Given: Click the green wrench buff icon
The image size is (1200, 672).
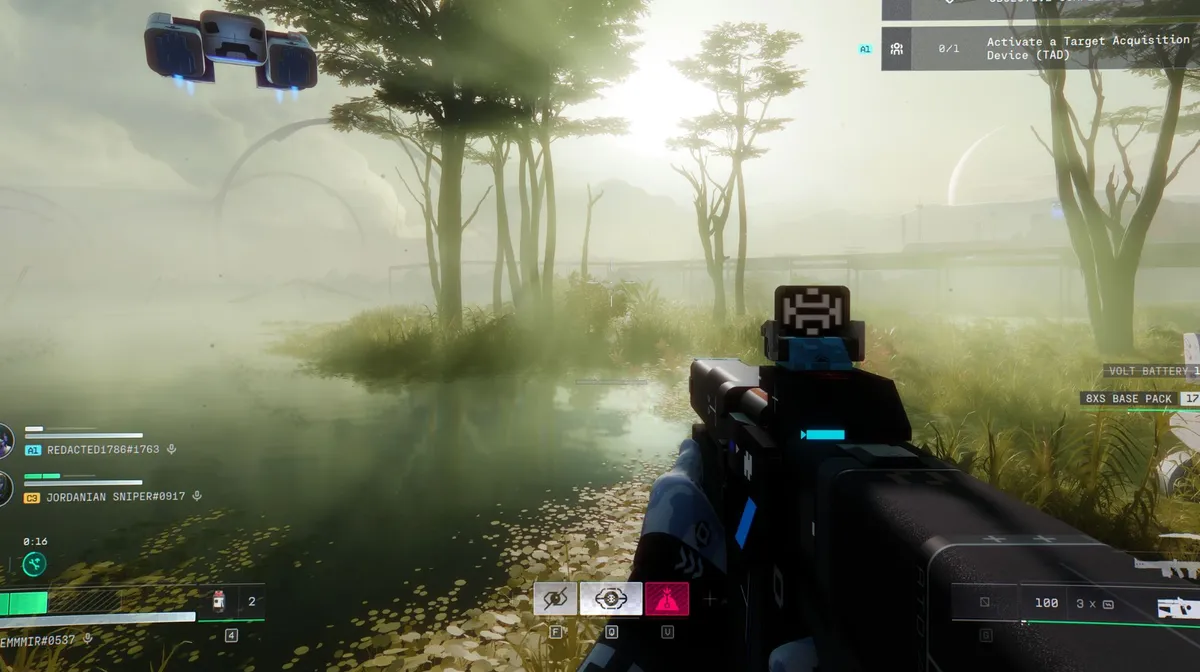Looking at the screenshot, I should point(34,564).
